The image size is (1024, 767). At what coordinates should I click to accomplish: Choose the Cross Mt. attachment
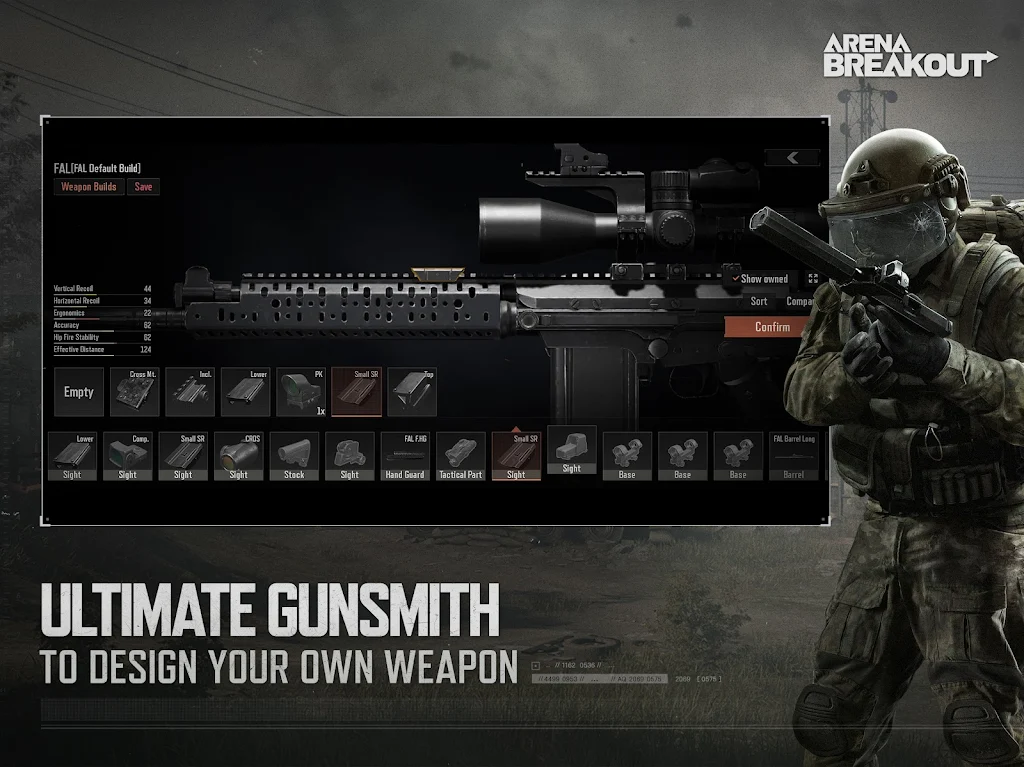[134, 392]
